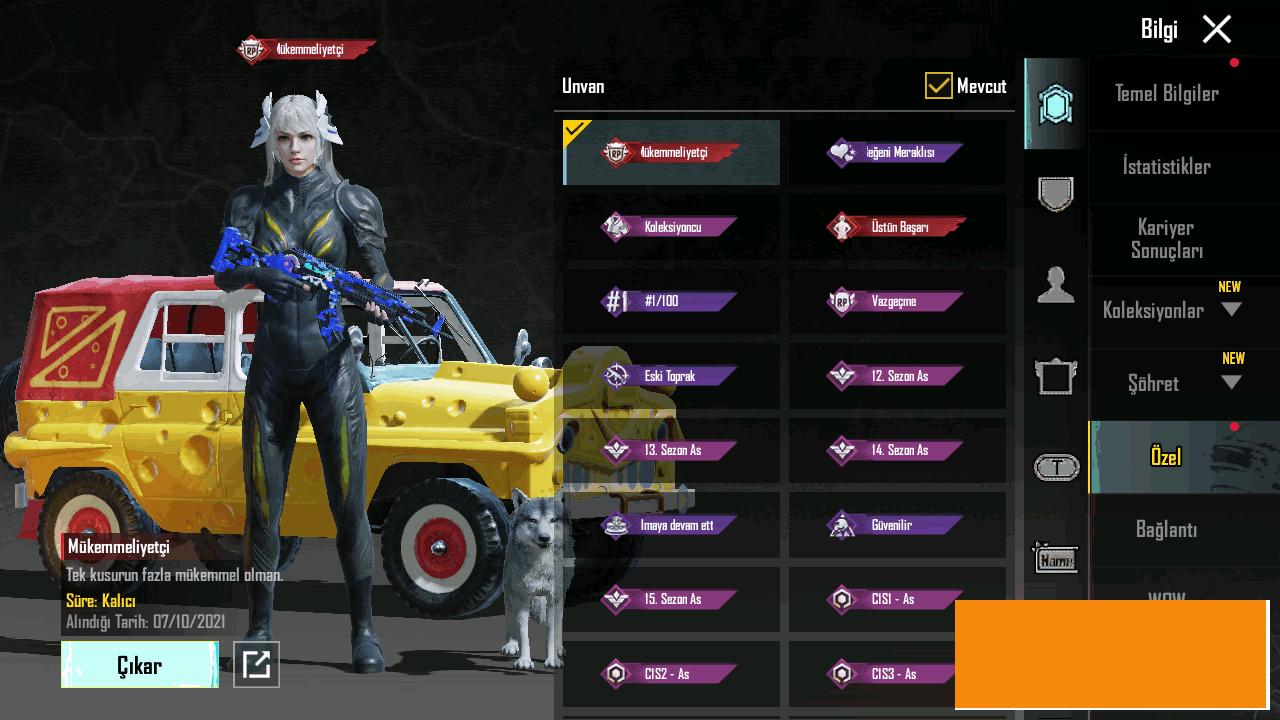Click the share icon next to Çıkar
Image resolution: width=1280 pixels, height=720 pixels.
coord(256,665)
